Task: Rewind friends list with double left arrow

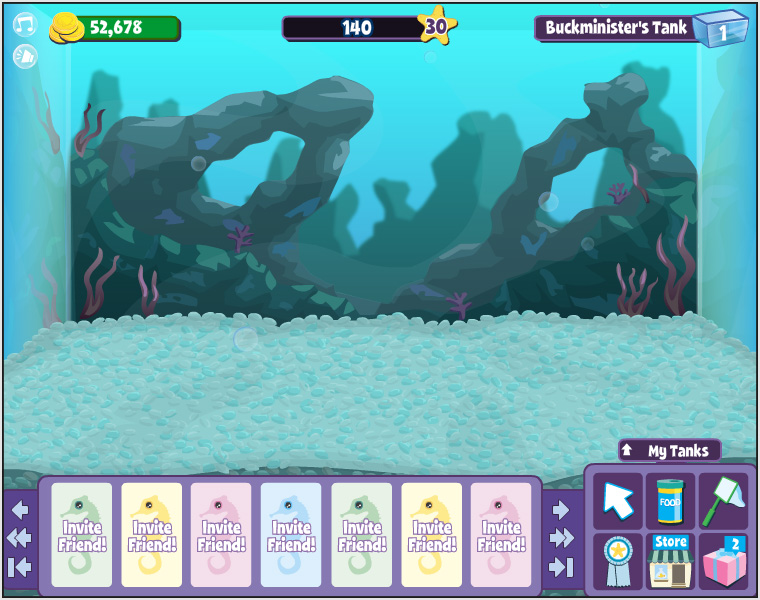Action: [x=20, y=538]
